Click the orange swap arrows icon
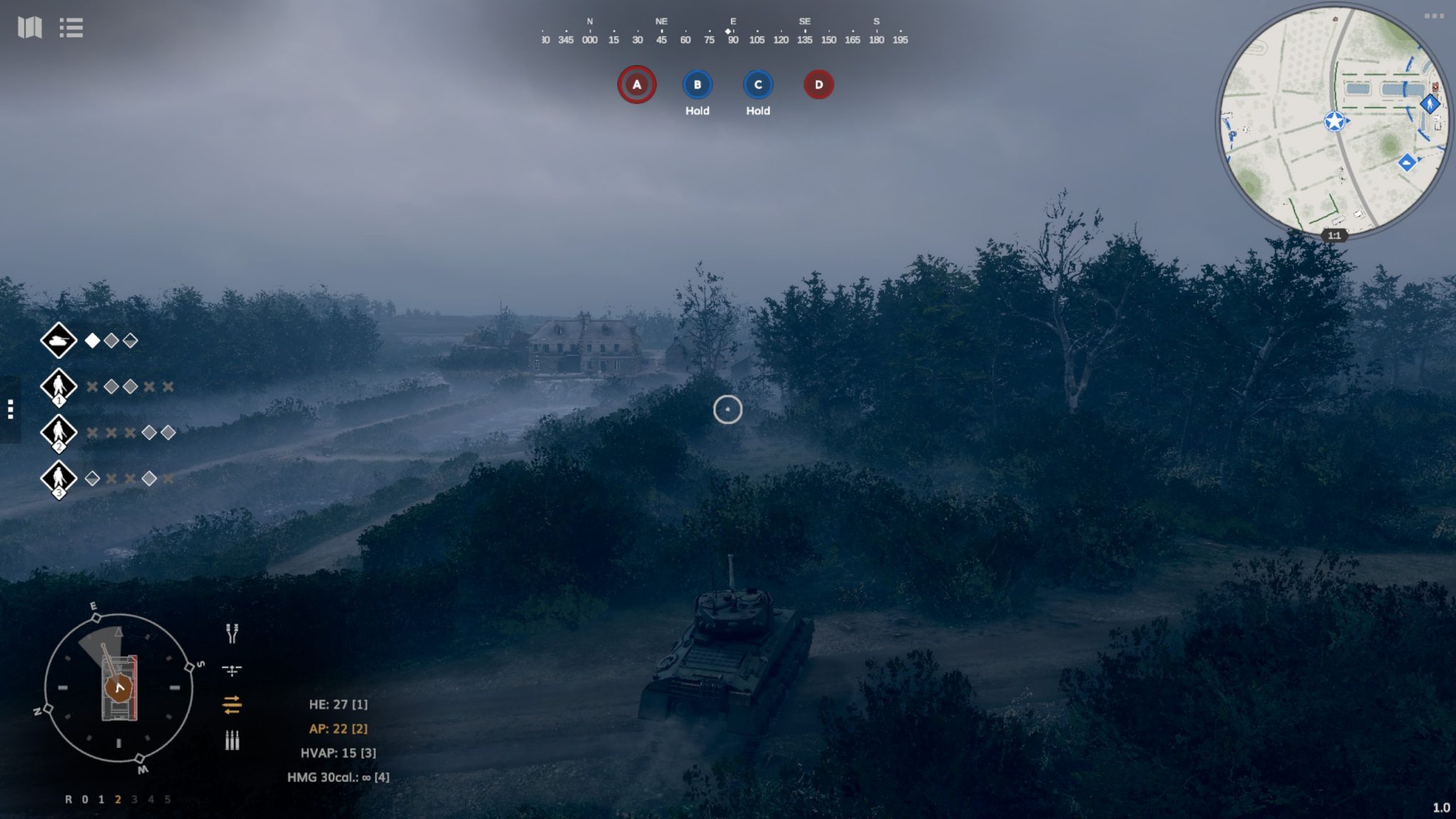This screenshot has width=1456, height=819. point(232,705)
